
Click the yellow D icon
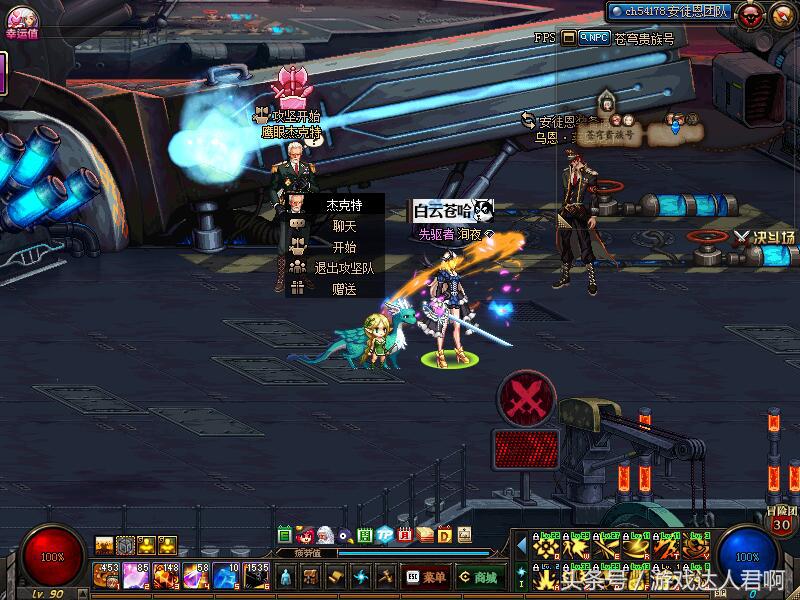coord(444,535)
